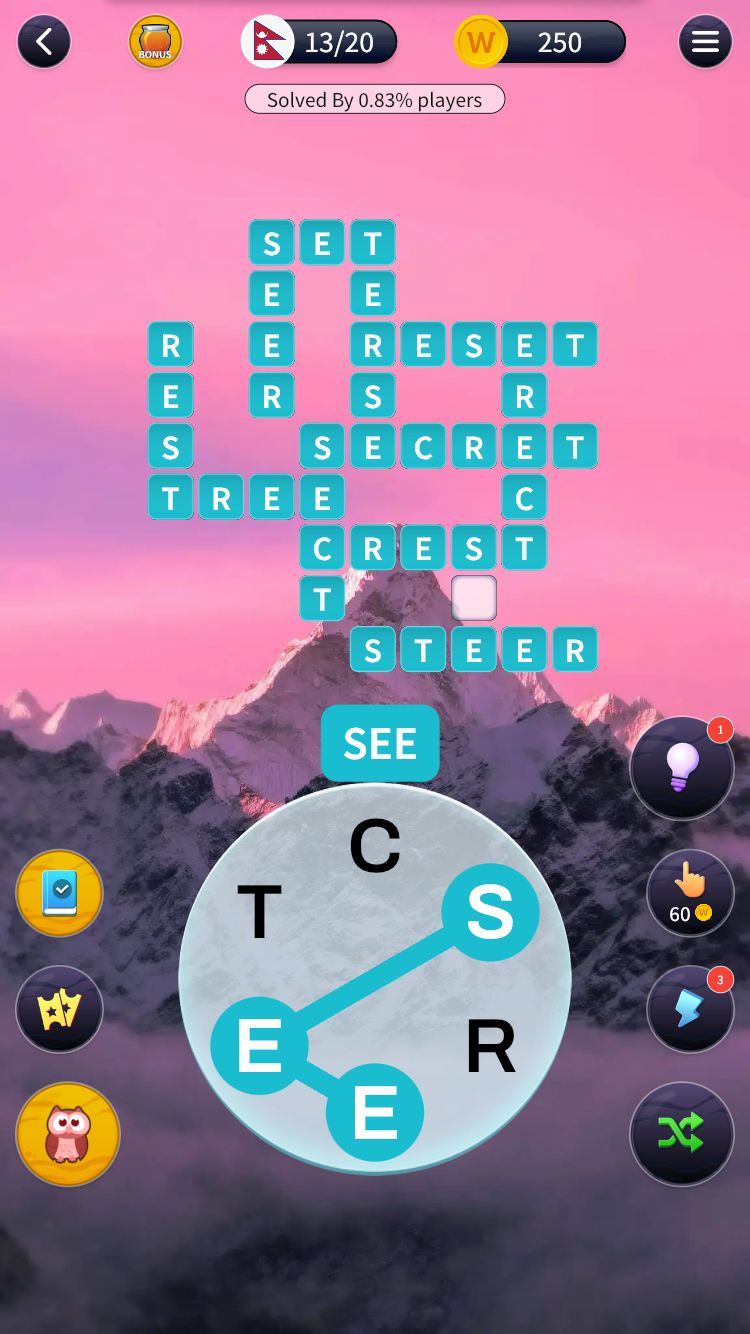This screenshot has height=1334, width=750.
Task: Go back using the arrow button
Action: pos(44,42)
